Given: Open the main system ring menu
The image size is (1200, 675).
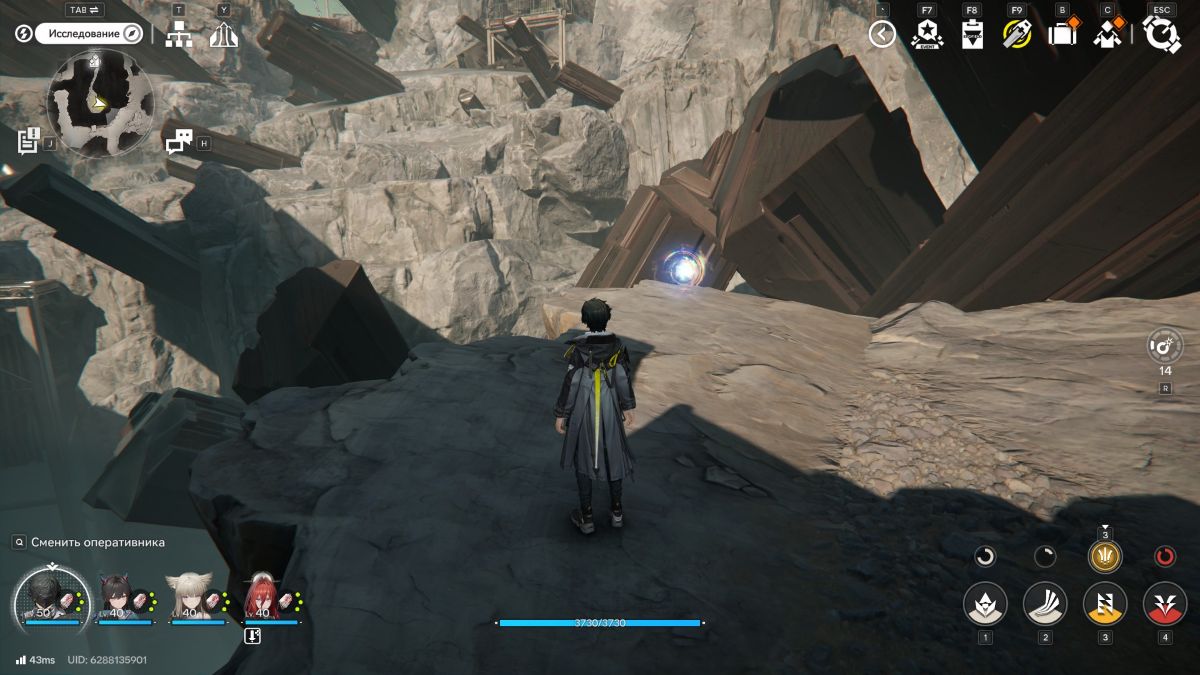Looking at the screenshot, I should pos(1162,34).
